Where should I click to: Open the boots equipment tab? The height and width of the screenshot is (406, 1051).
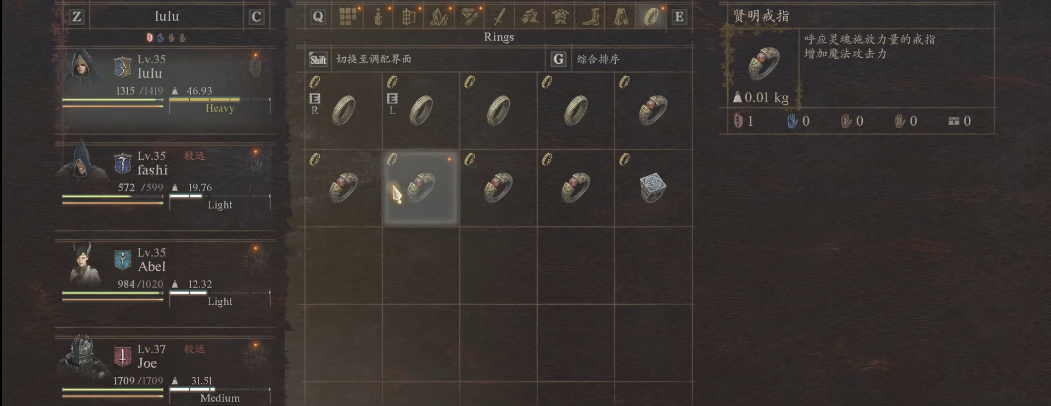point(591,16)
